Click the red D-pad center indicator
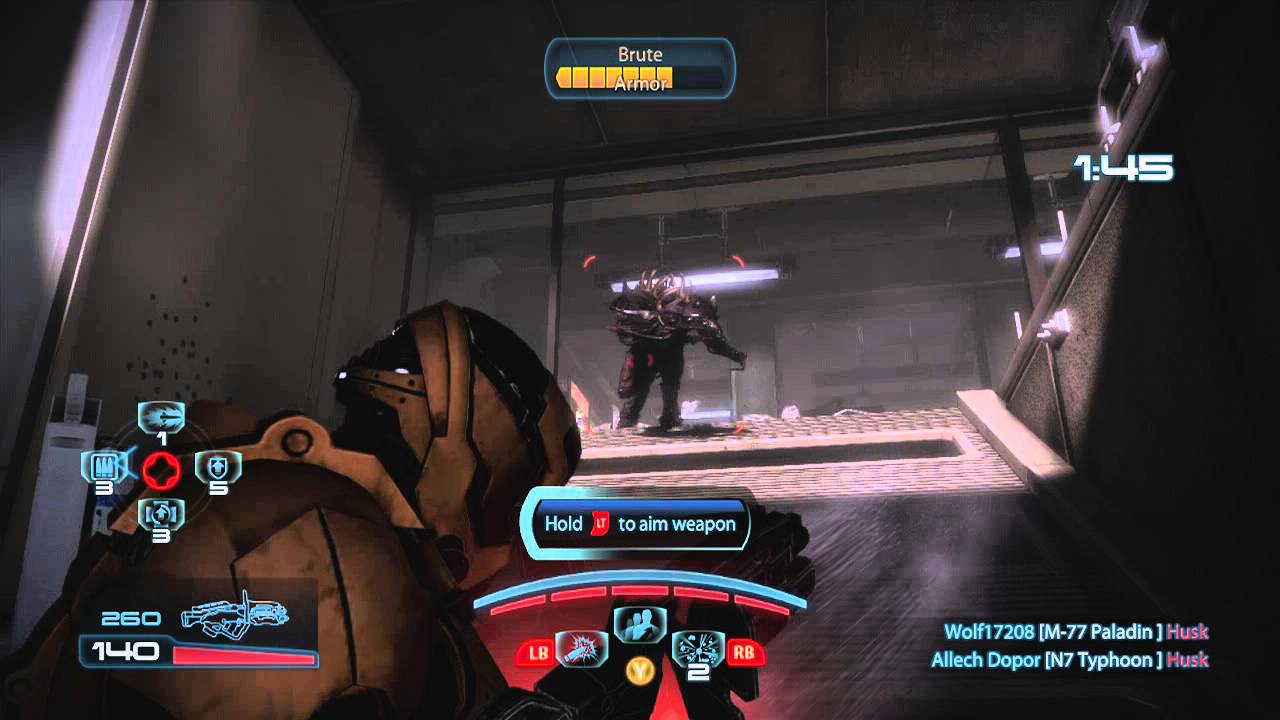 pyautogui.click(x=161, y=467)
